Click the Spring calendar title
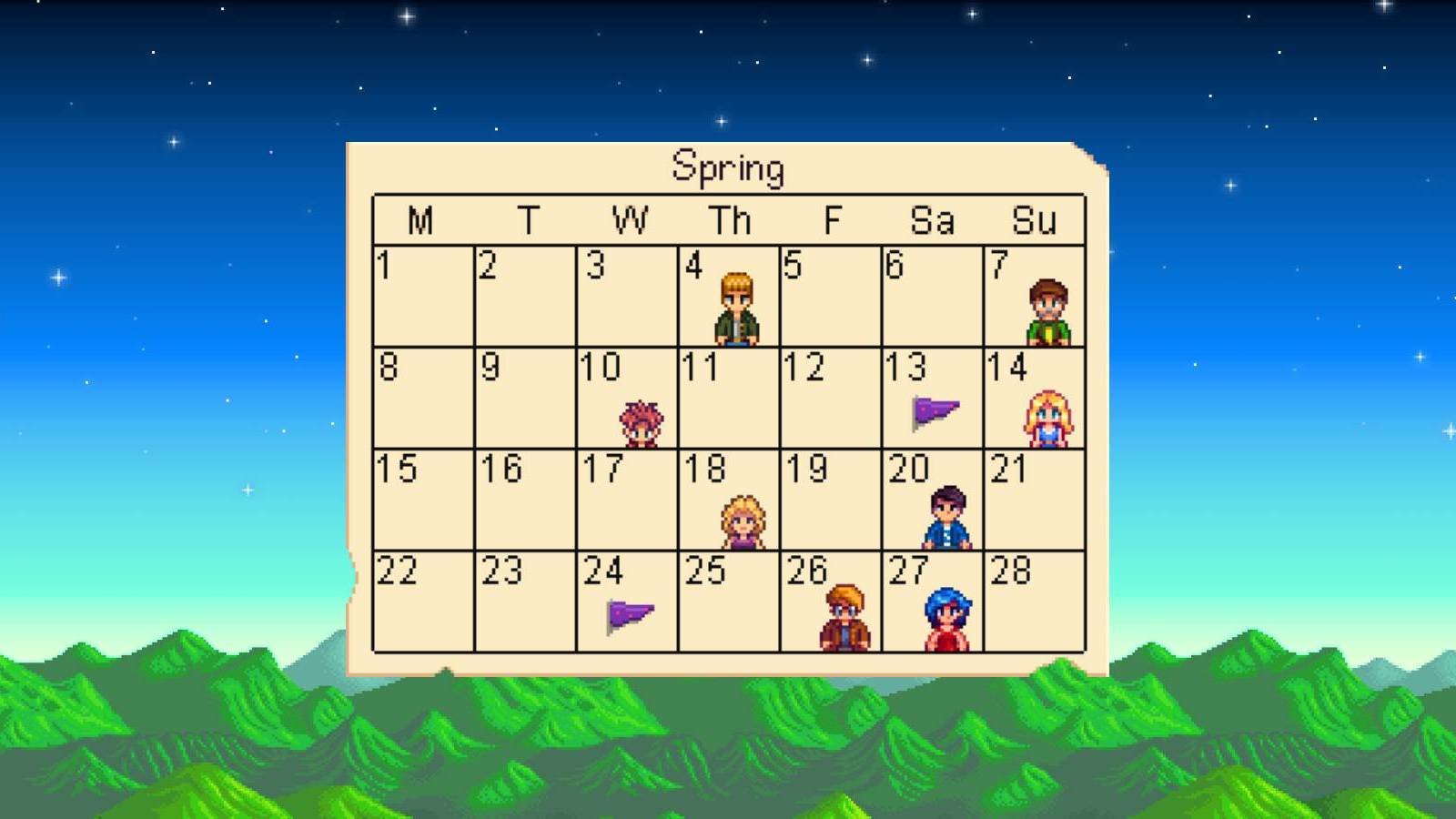 pos(729,167)
